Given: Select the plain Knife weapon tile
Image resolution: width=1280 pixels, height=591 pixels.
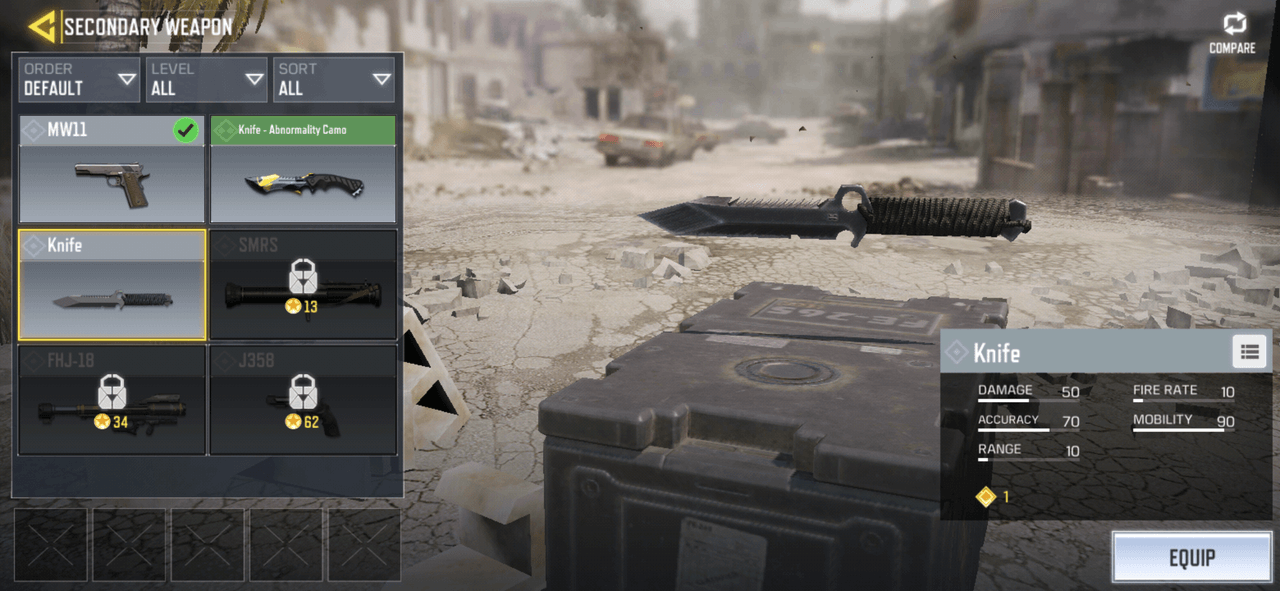Looking at the screenshot, I should [x=111, y=285].
